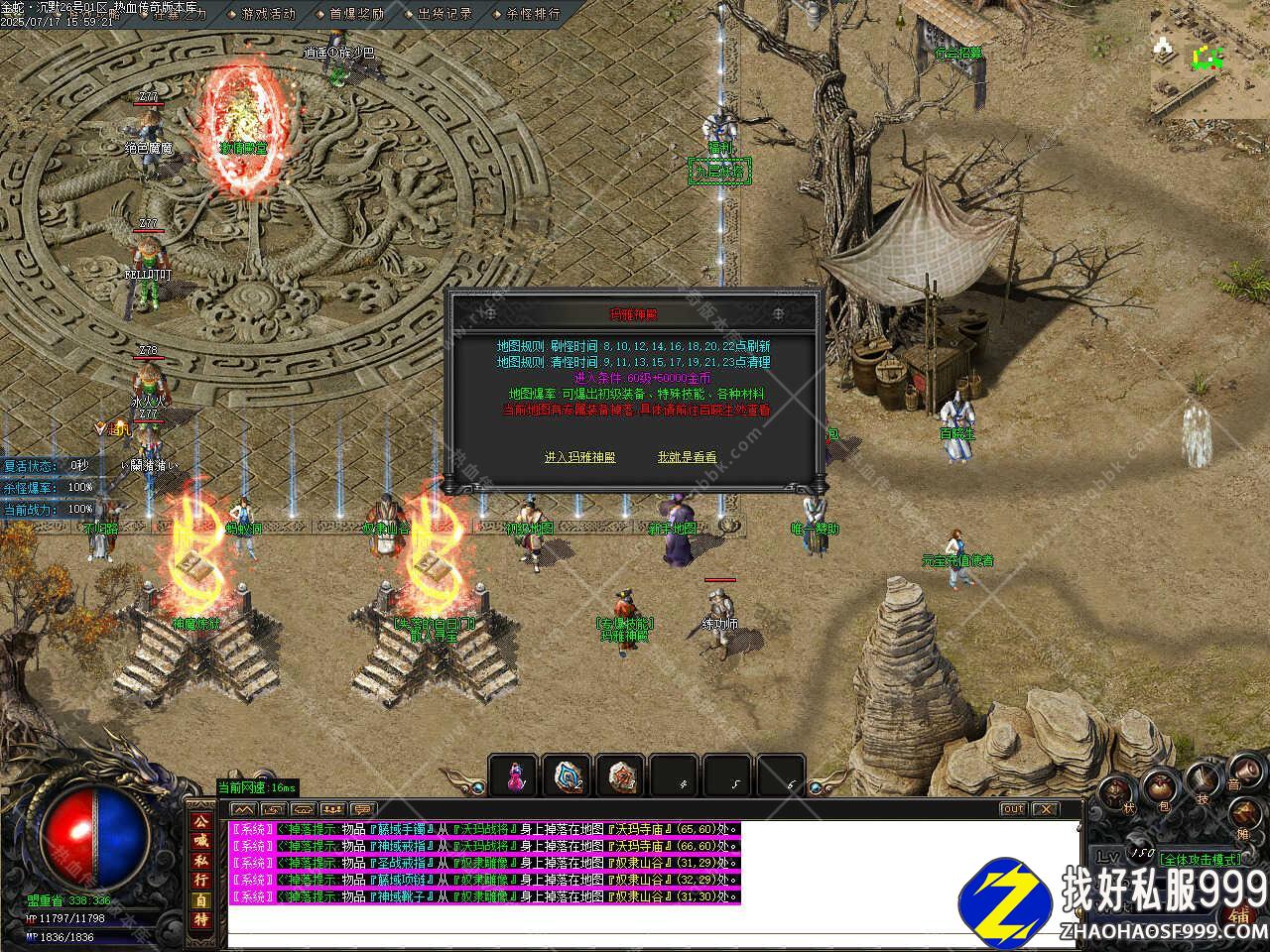The image size is (1270, 952).
Task: Use the red stone item in slot 3
Action: coord(621,775)
